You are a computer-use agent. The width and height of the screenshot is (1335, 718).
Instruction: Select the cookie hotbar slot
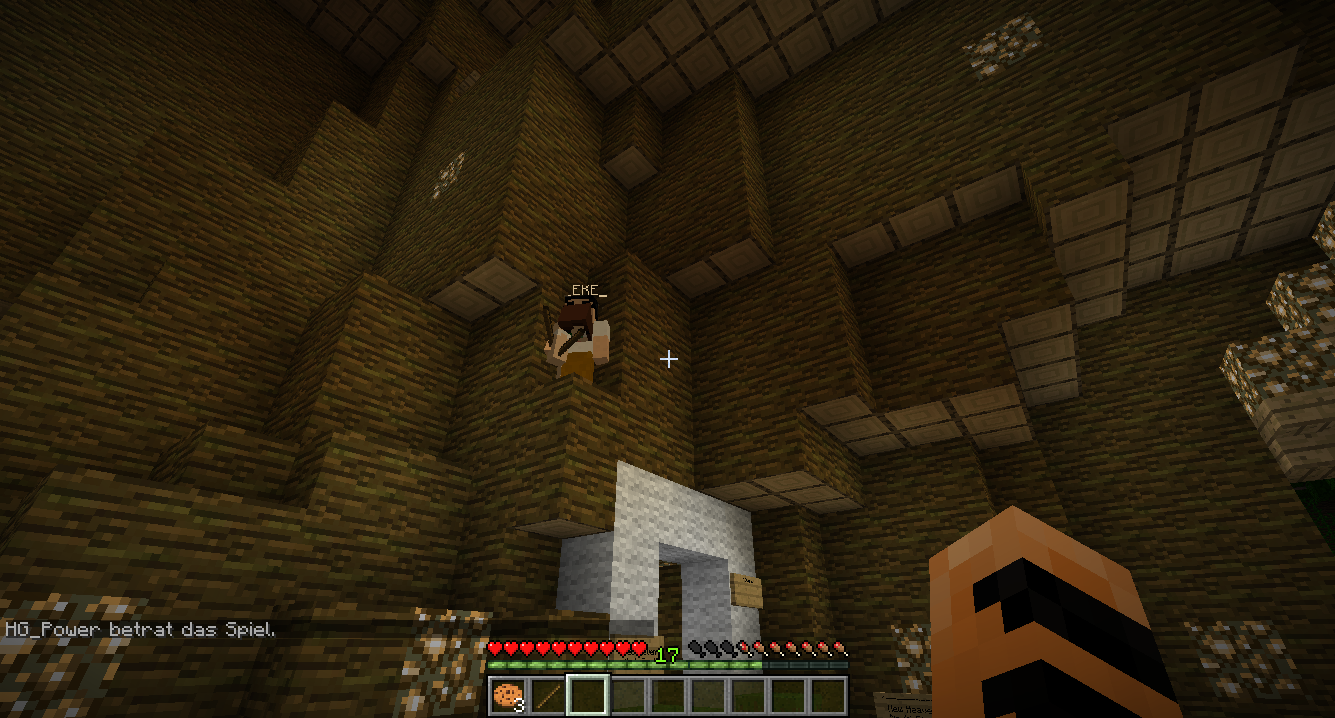click(x=508, y=695)
